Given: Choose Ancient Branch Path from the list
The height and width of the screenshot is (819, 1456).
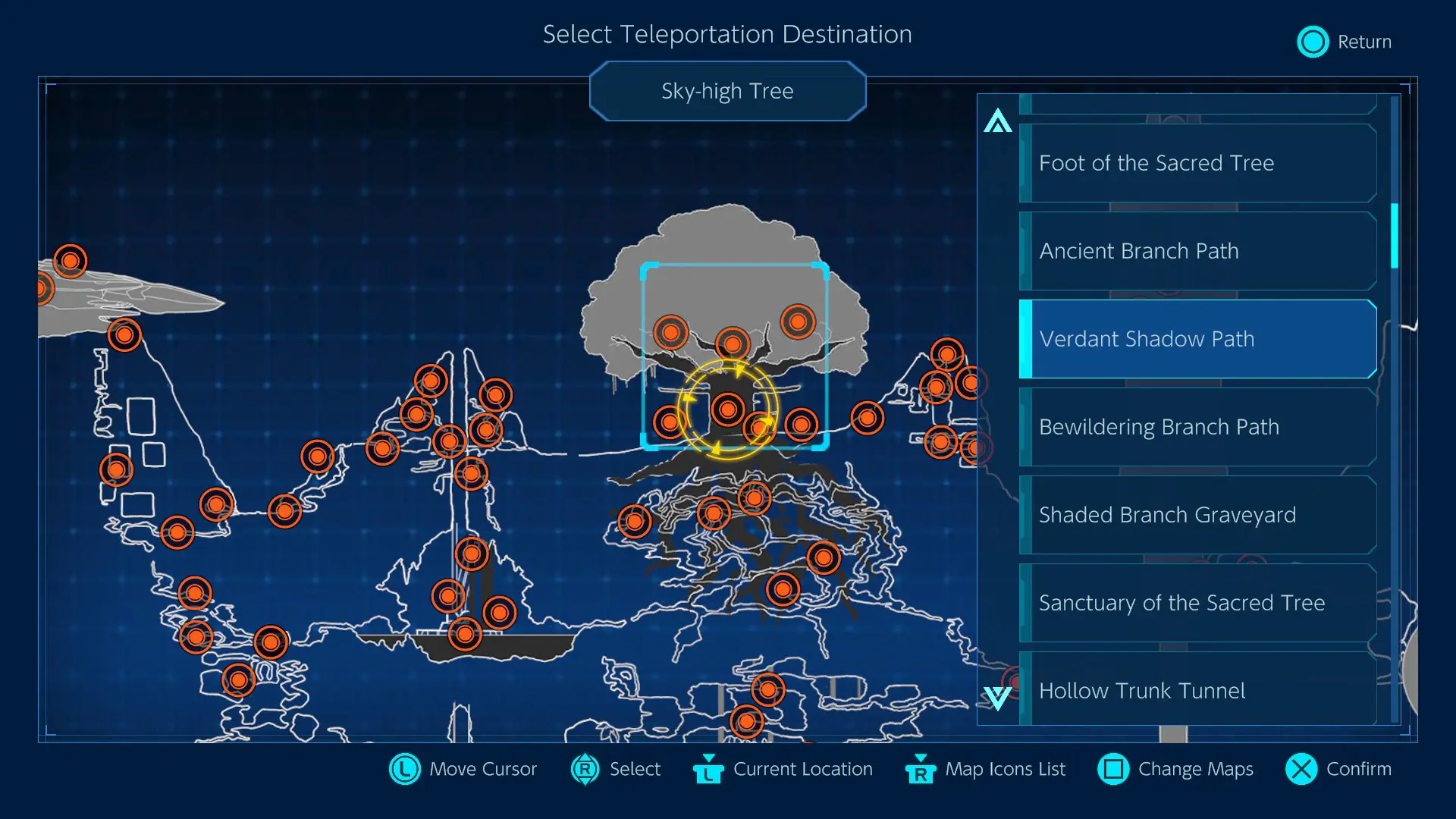Looking at the screenshot, I should 1198,251.
